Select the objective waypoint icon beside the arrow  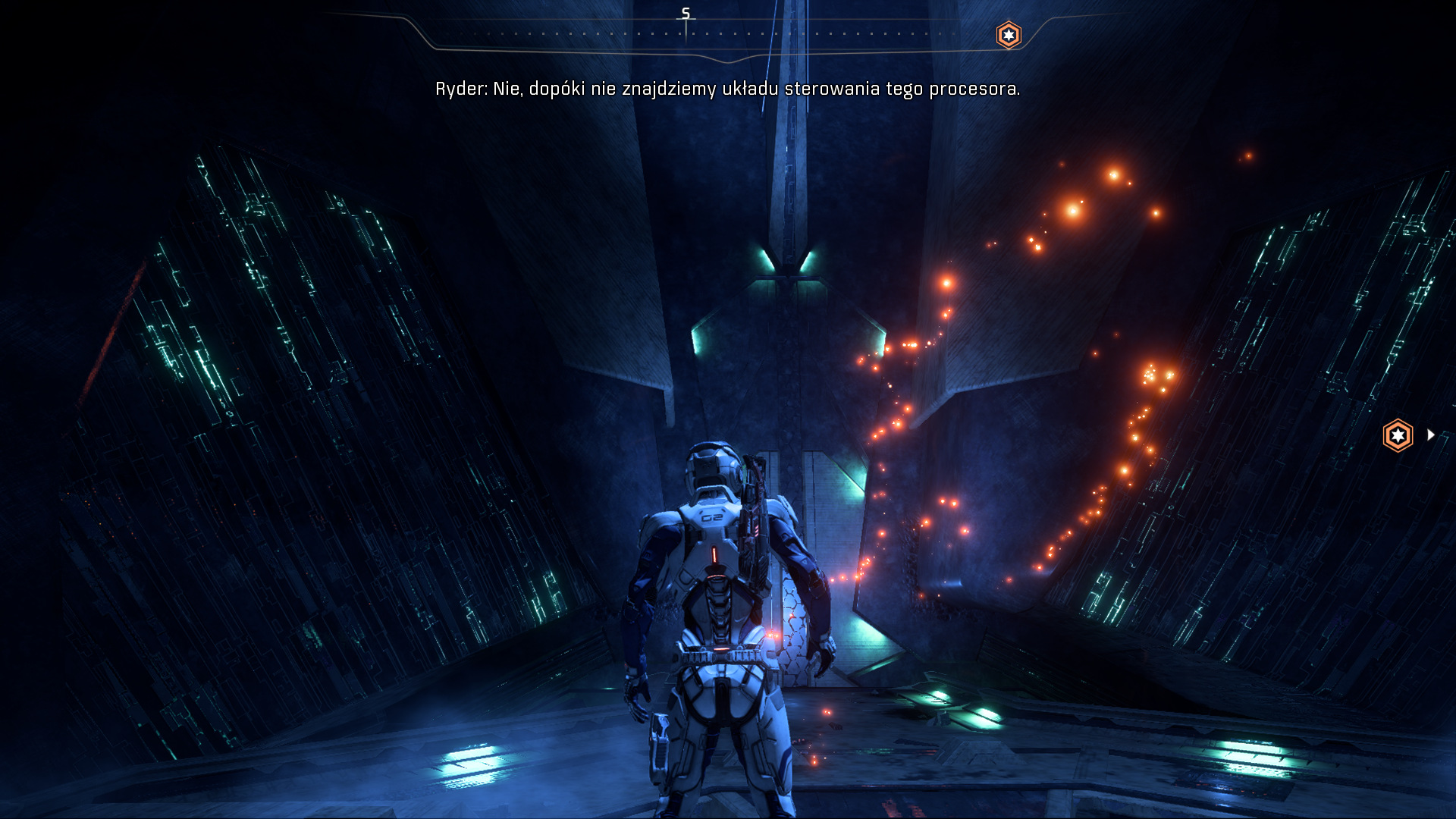click(x=1398, y=435)
